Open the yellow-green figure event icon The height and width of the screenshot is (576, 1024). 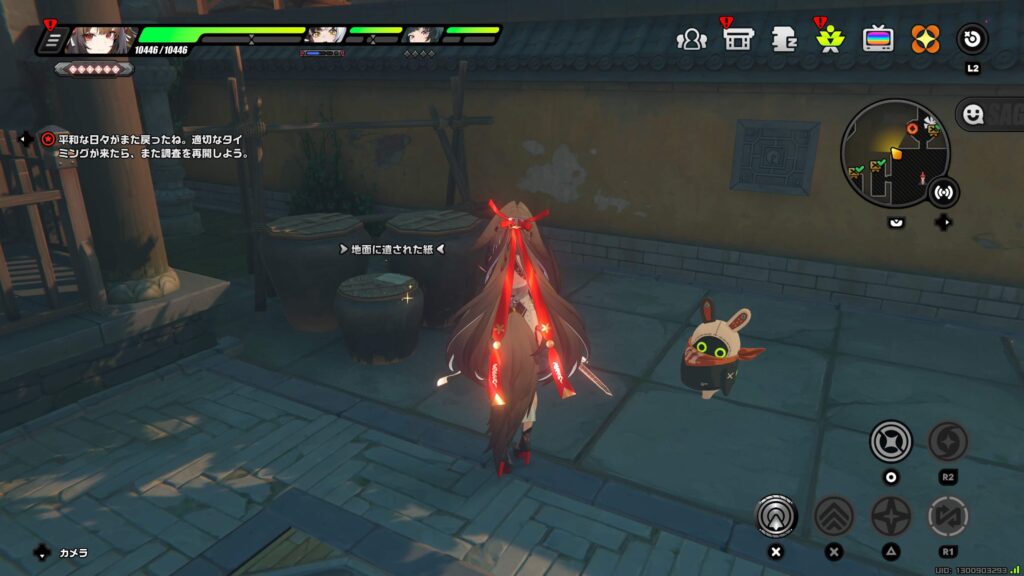coord(830,40)
